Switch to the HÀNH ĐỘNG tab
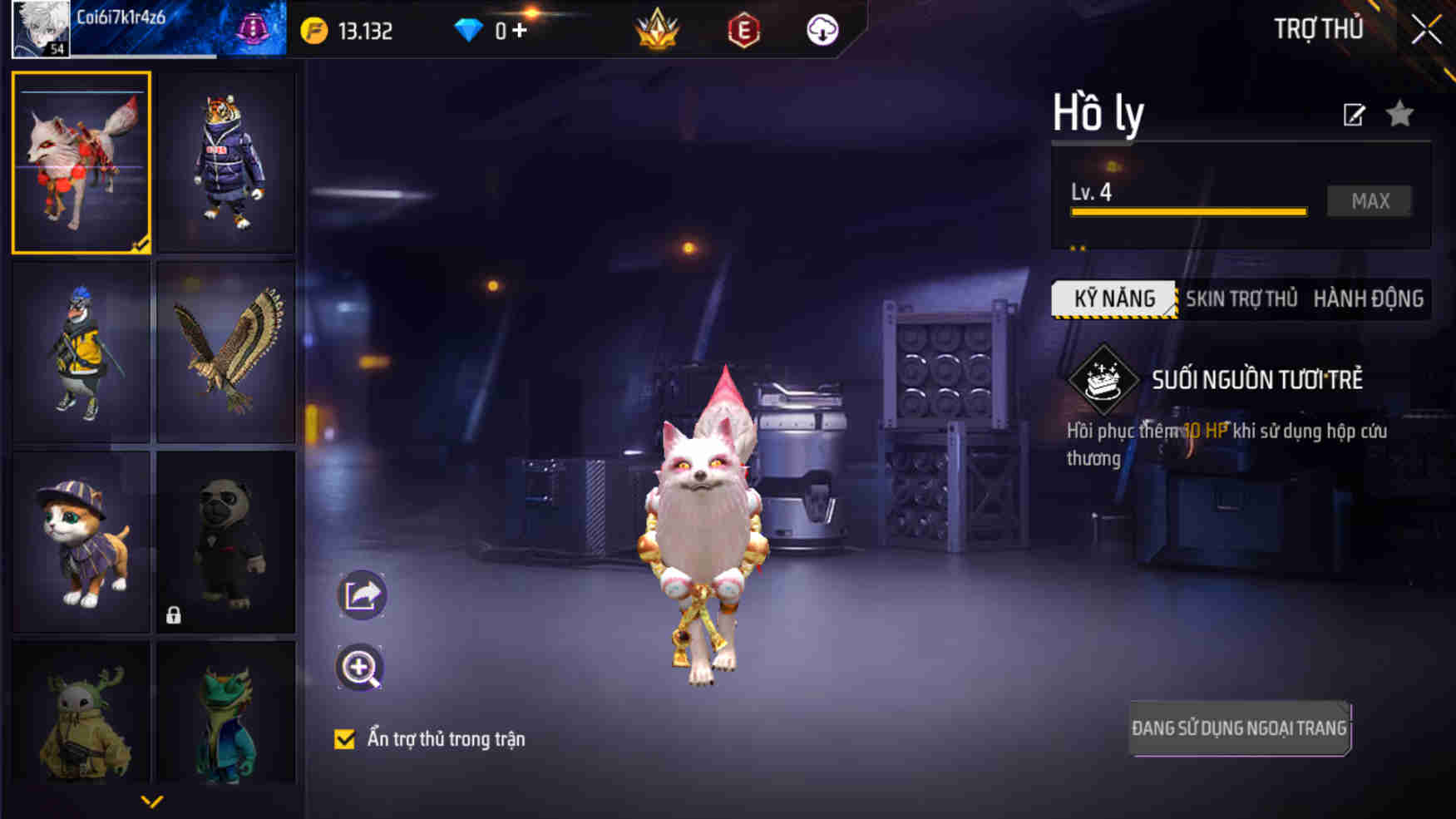 point(1369,298)
